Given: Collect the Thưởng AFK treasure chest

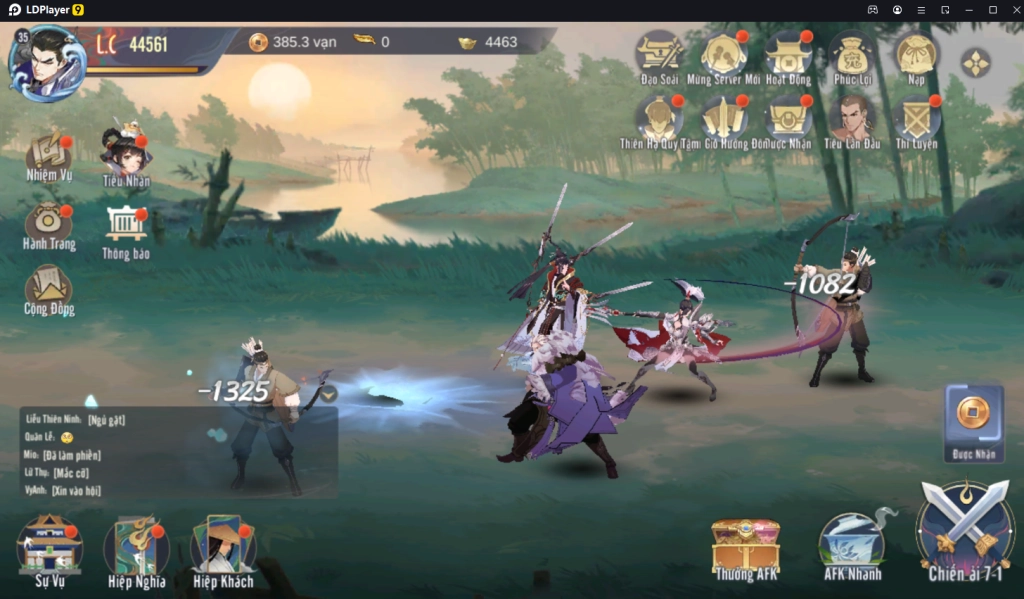Looking at the screenshot, I should 746,546.
